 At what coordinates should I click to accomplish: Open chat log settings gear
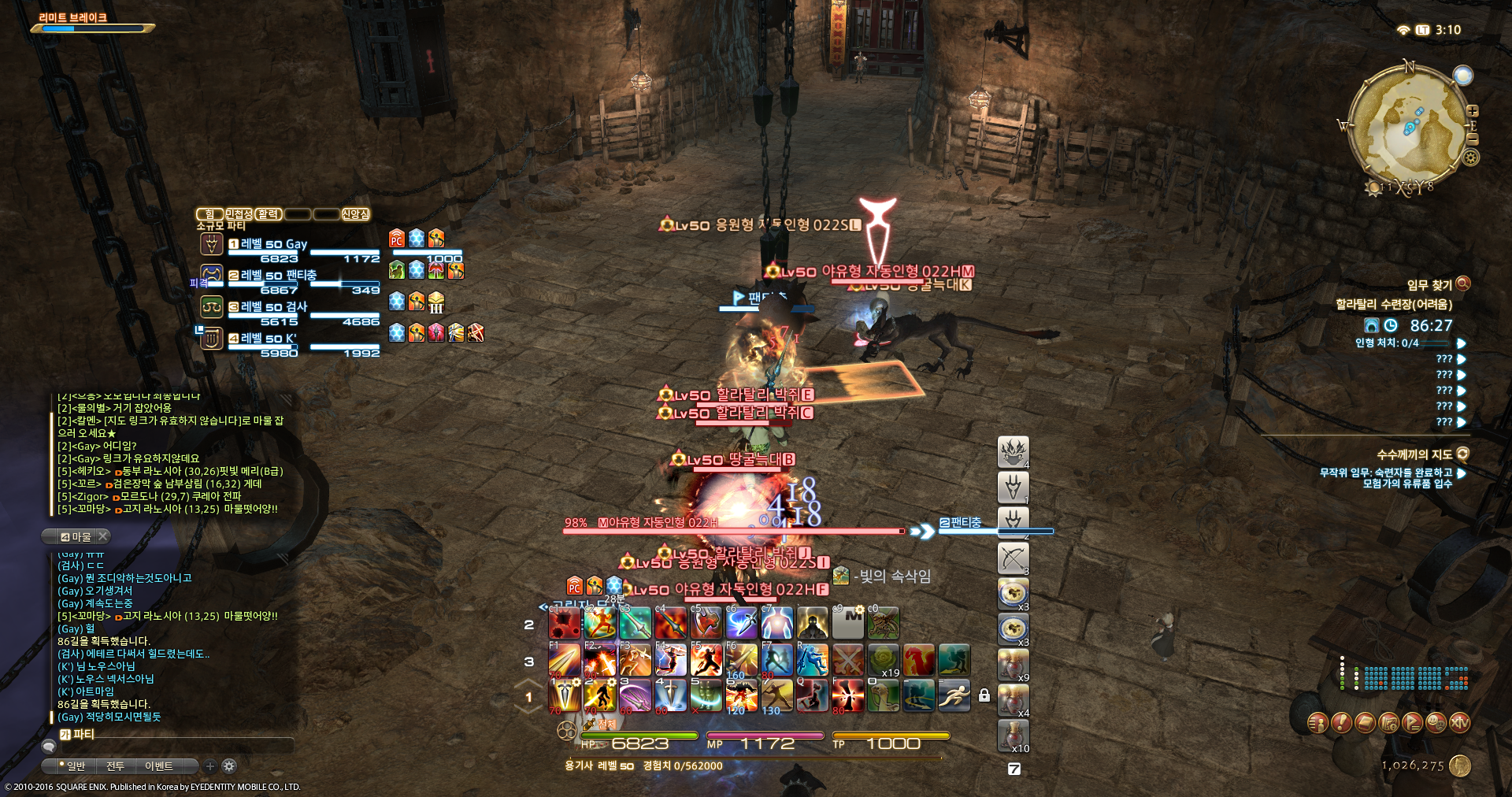[x=229, y=765]
